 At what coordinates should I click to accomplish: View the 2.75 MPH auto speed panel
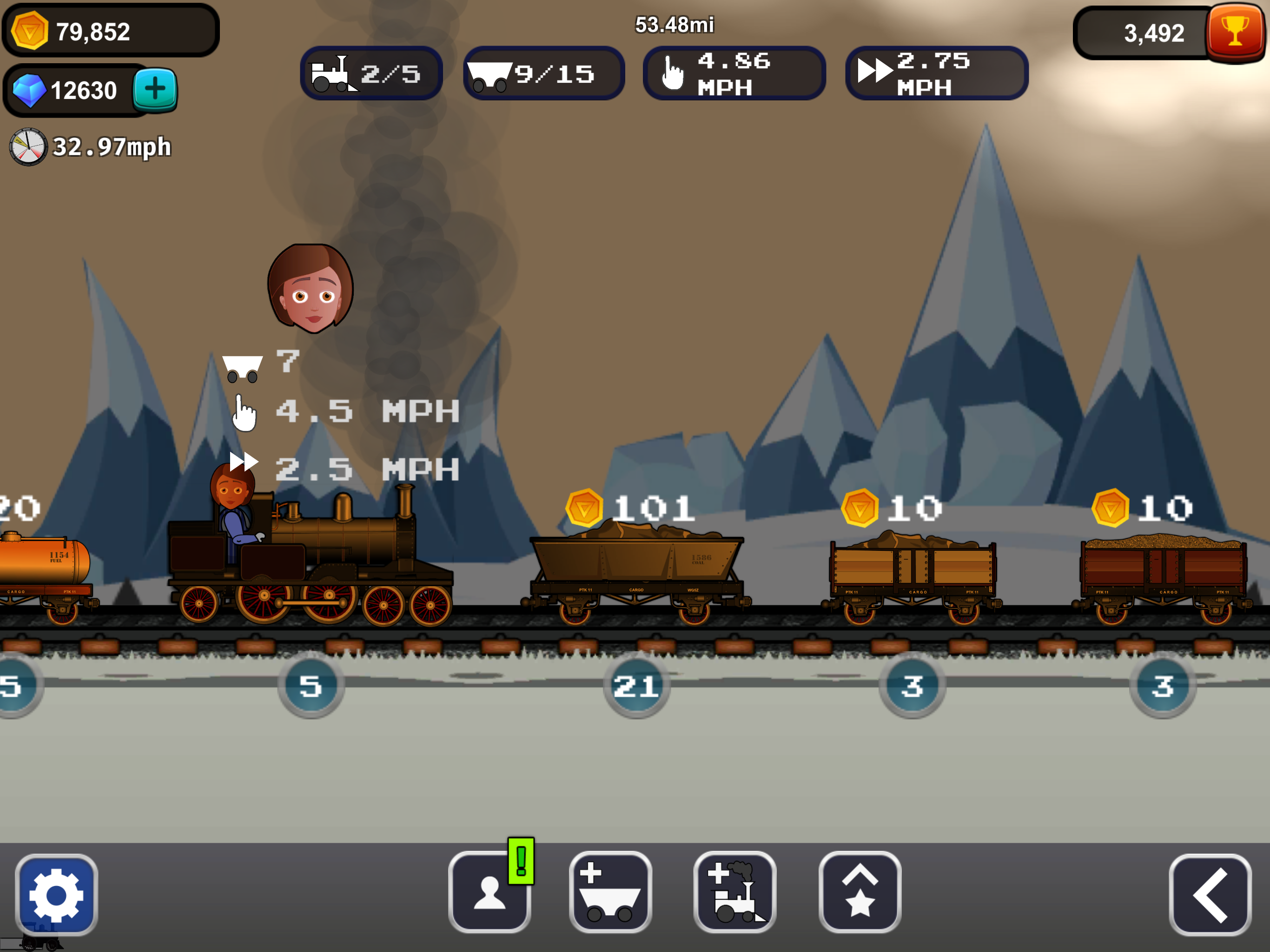click(x=936, y=73)
